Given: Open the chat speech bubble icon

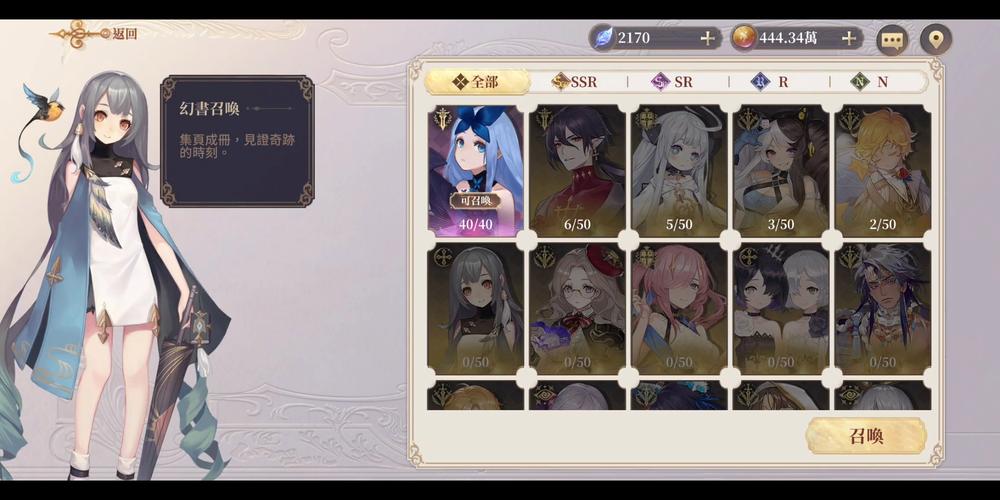Looking at the screenshot, I should (x=891, y=39).
